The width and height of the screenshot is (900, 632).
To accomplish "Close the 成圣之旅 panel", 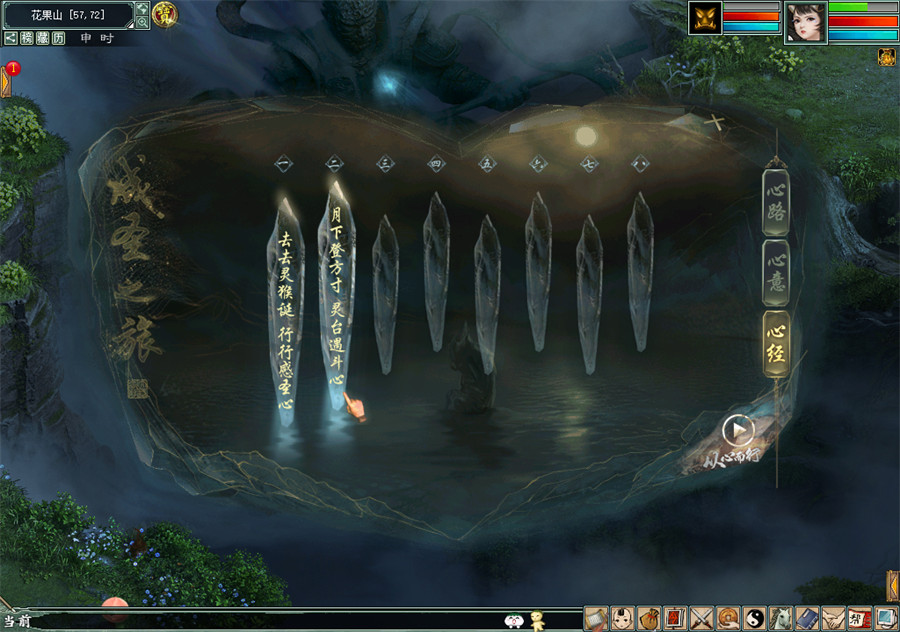I will 716,124.
